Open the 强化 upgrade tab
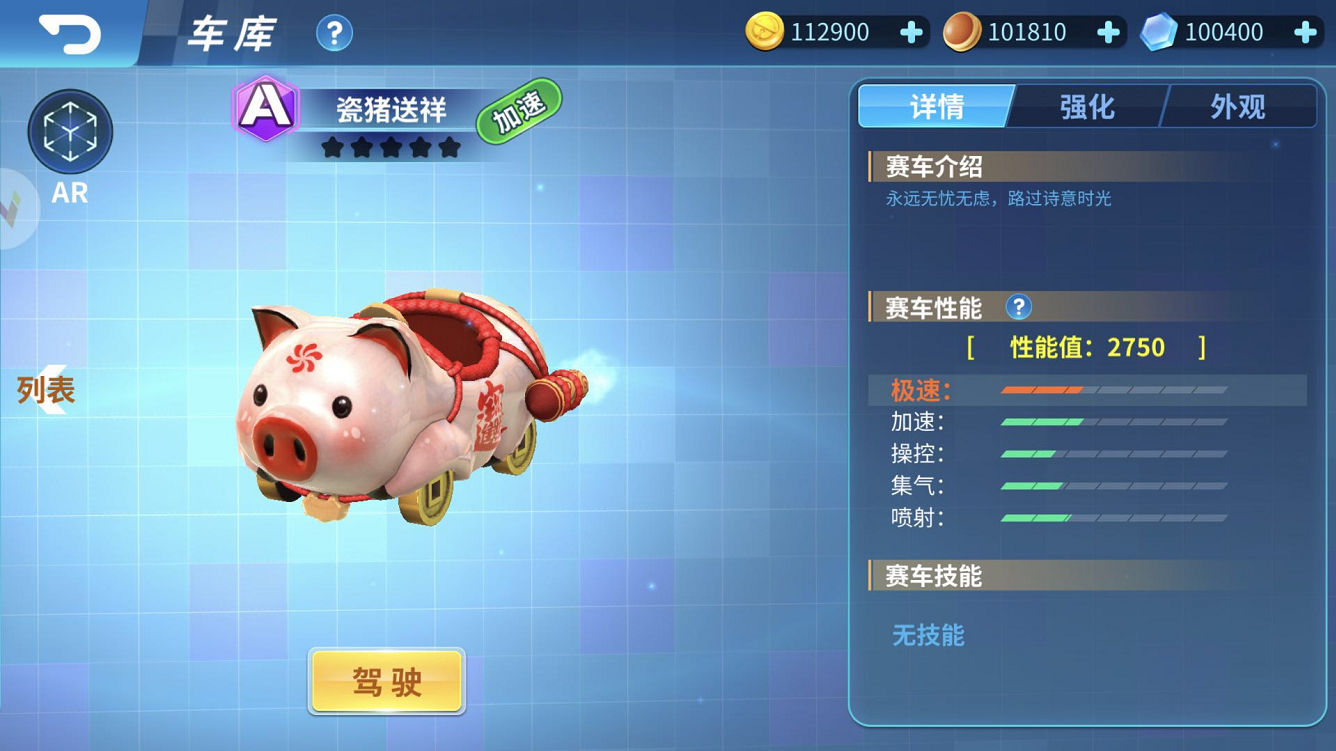Screen dimensions: 1336x751 coord(1087,106)
